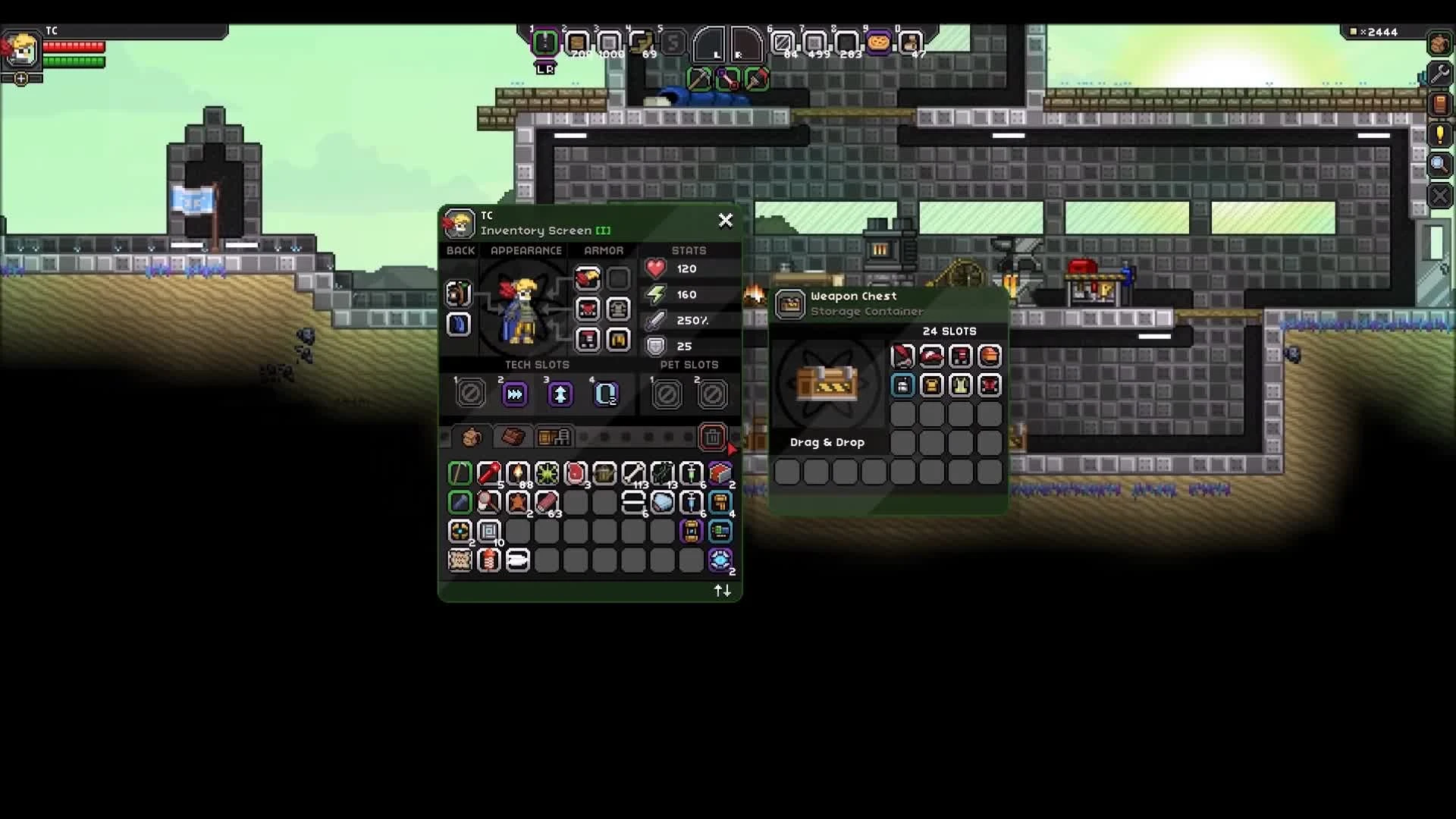The width and height of the screenshot is (1456, 819).
Task: Click the trash disposal slot in the inventory
Action: (x=714, y=438)
